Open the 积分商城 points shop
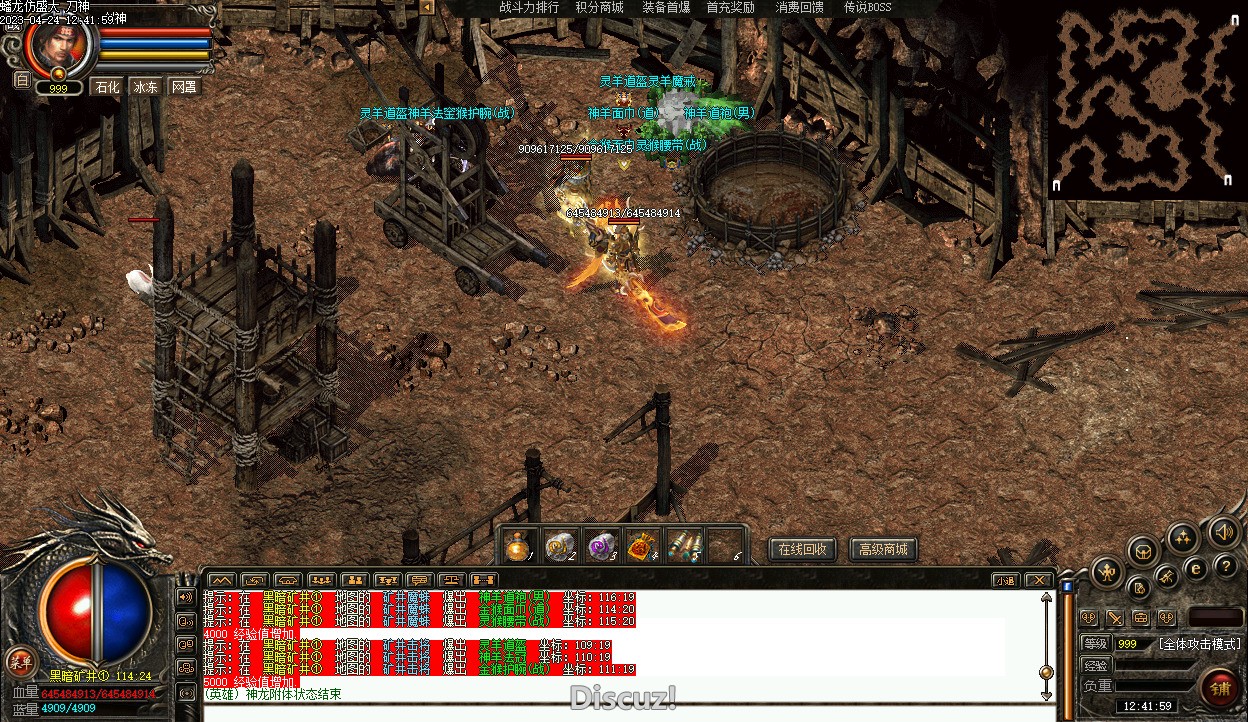Viewport: 1248px width, 722px height. point(599,7)
